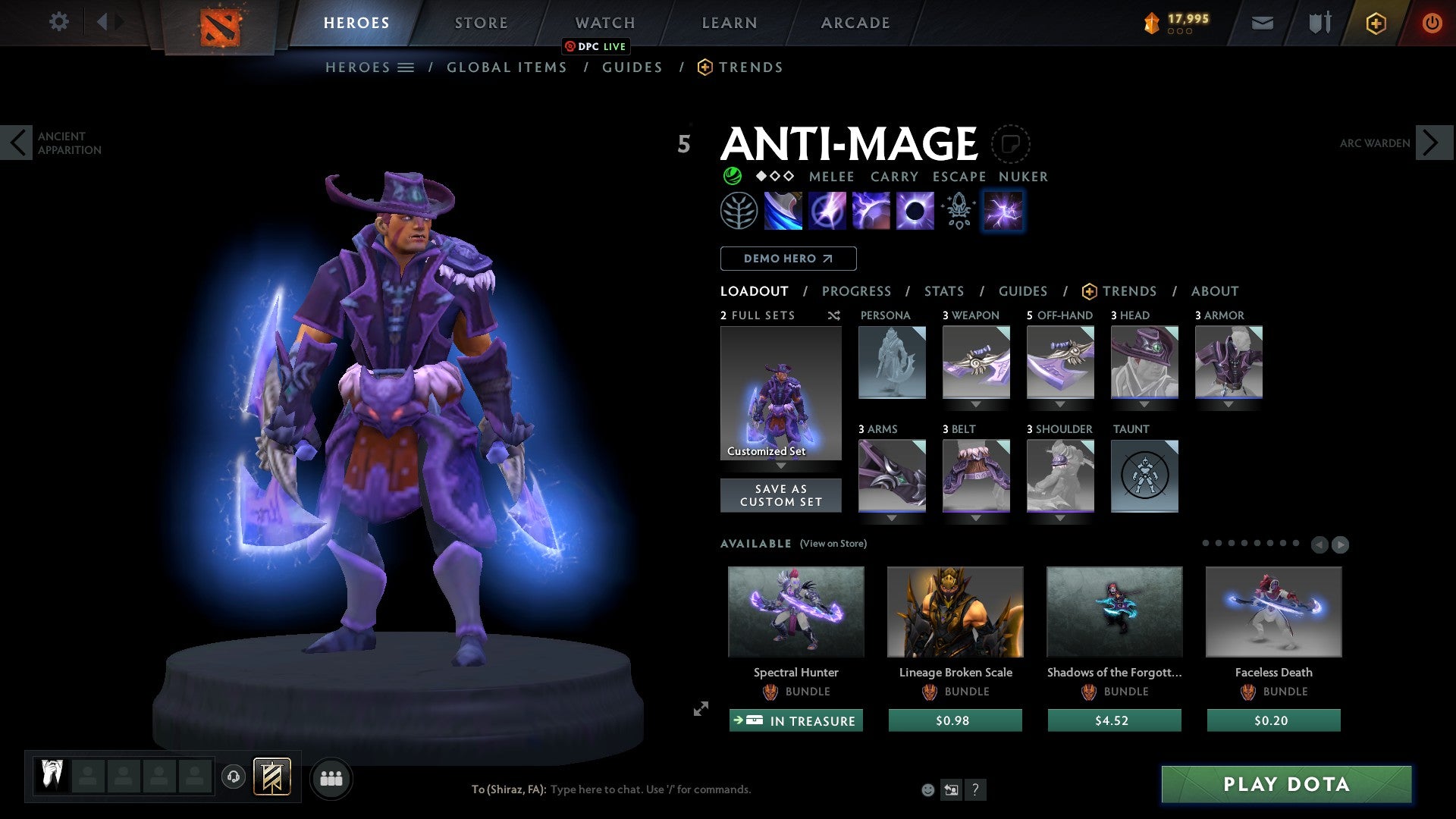Screen dimensions: 1456x819
Task: Start a match with Play Dota
Action: coord(1286,784)
